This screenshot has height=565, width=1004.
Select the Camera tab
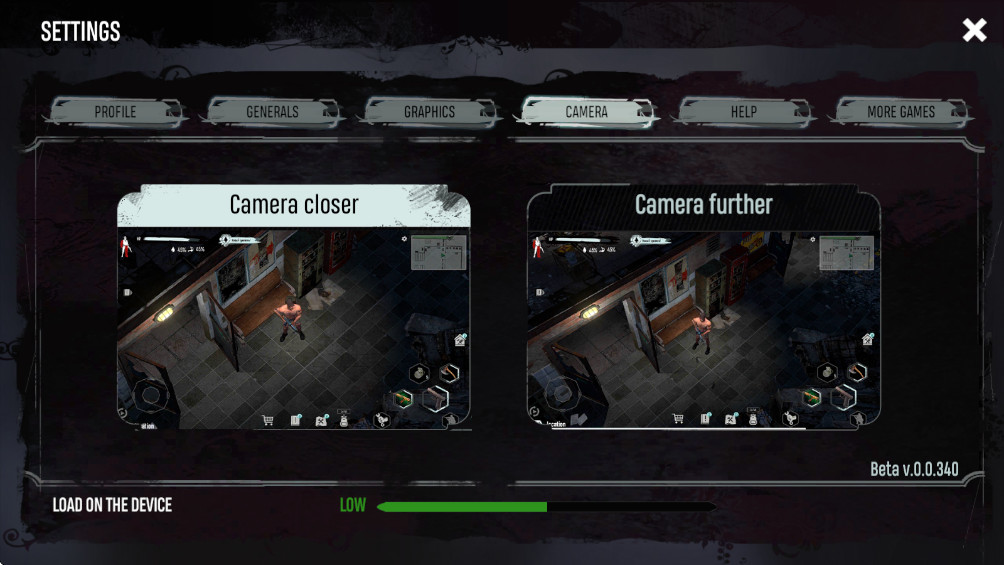[586, 112]
